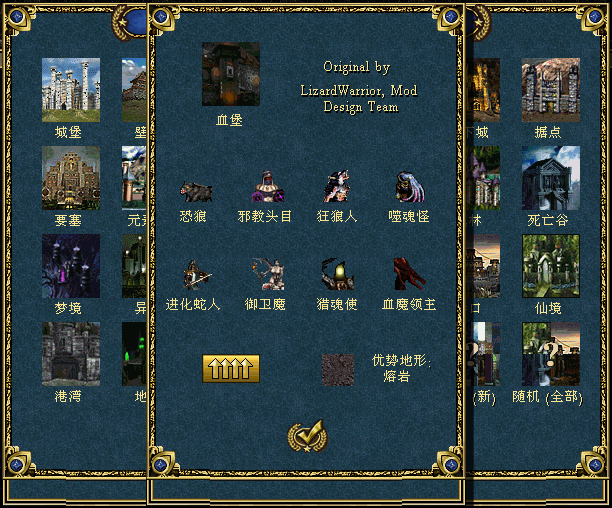Confirm with the golden checkmark button

click(305, 436)
